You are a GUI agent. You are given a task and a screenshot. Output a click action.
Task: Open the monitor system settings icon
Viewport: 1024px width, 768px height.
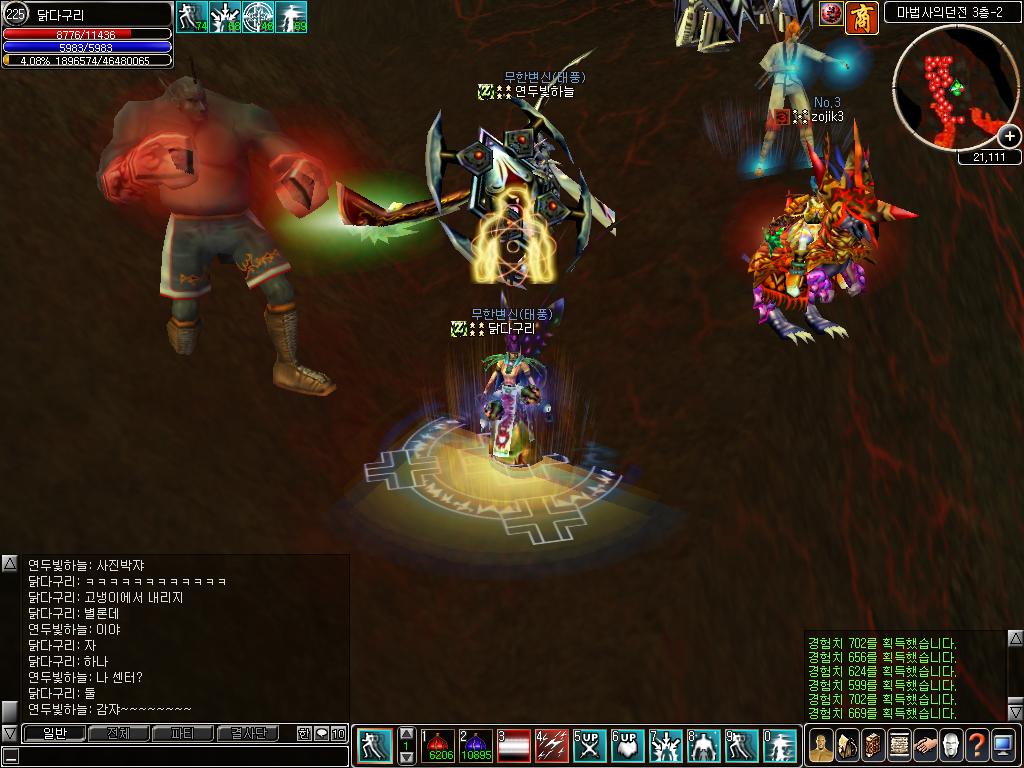pyautogui.click(x=1003, y=746)
